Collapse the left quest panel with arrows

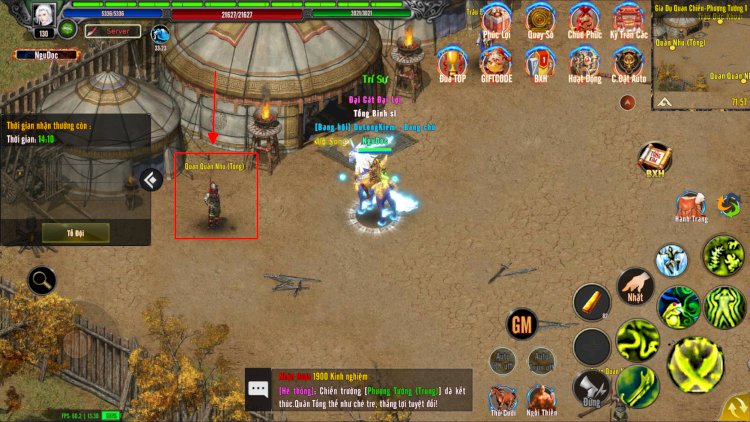pos(151,180)
